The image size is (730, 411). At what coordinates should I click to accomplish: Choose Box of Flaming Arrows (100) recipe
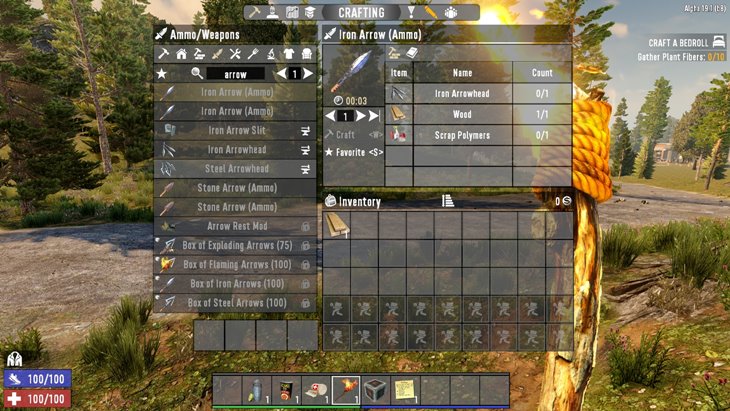[236, 264]
